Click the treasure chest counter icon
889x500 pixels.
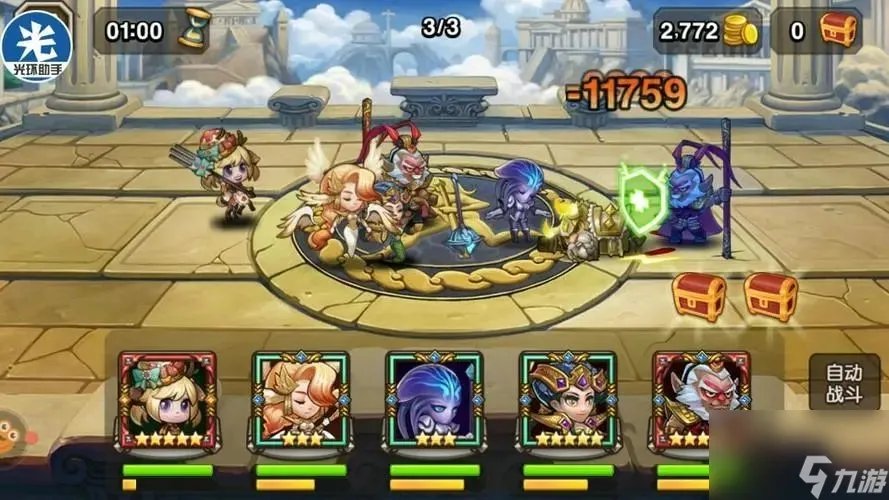pyautogui.click(x=837, y=31)
